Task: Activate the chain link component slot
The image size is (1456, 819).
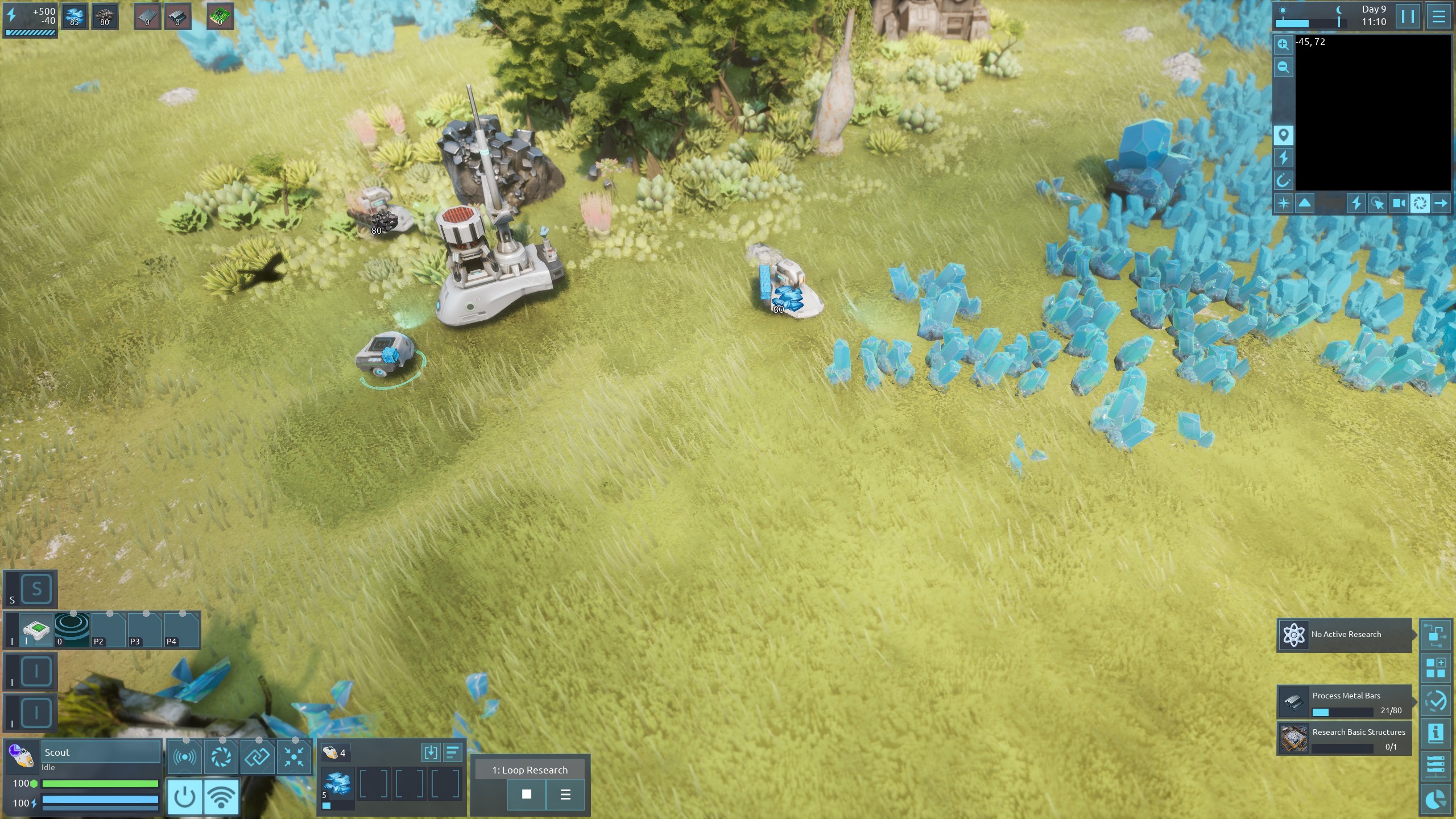Action: point(257,756)
